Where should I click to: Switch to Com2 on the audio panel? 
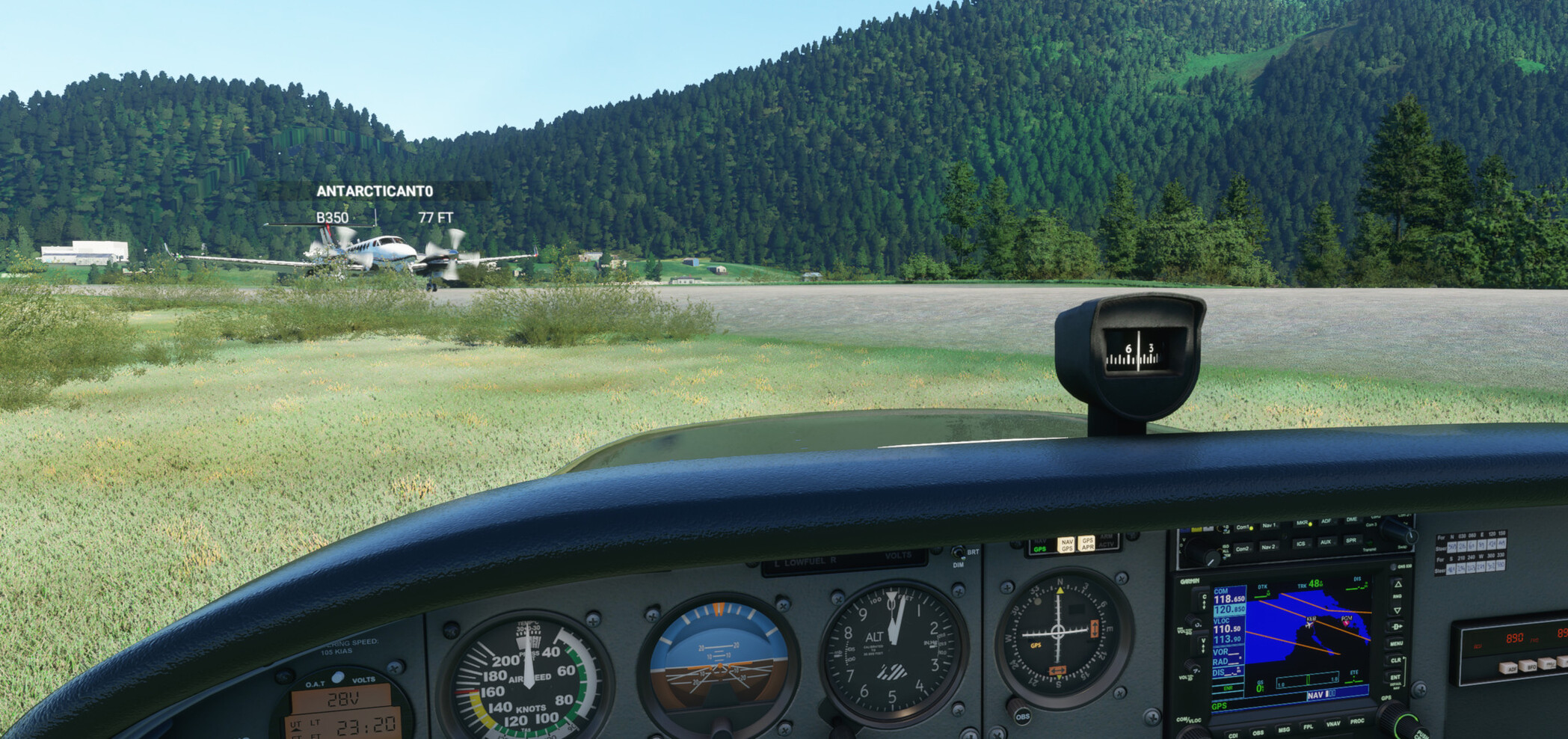pyautogui.click(x=1243, y=548)
